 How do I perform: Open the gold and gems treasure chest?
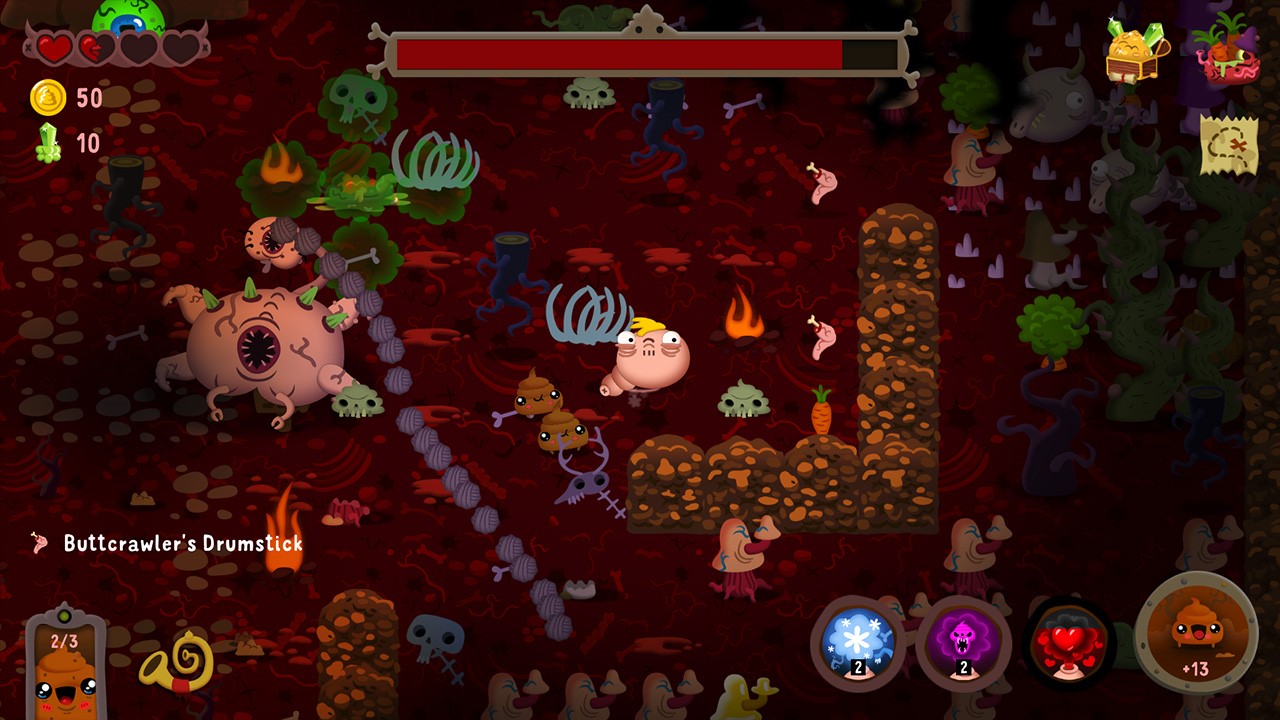[x=1137, y=50]
